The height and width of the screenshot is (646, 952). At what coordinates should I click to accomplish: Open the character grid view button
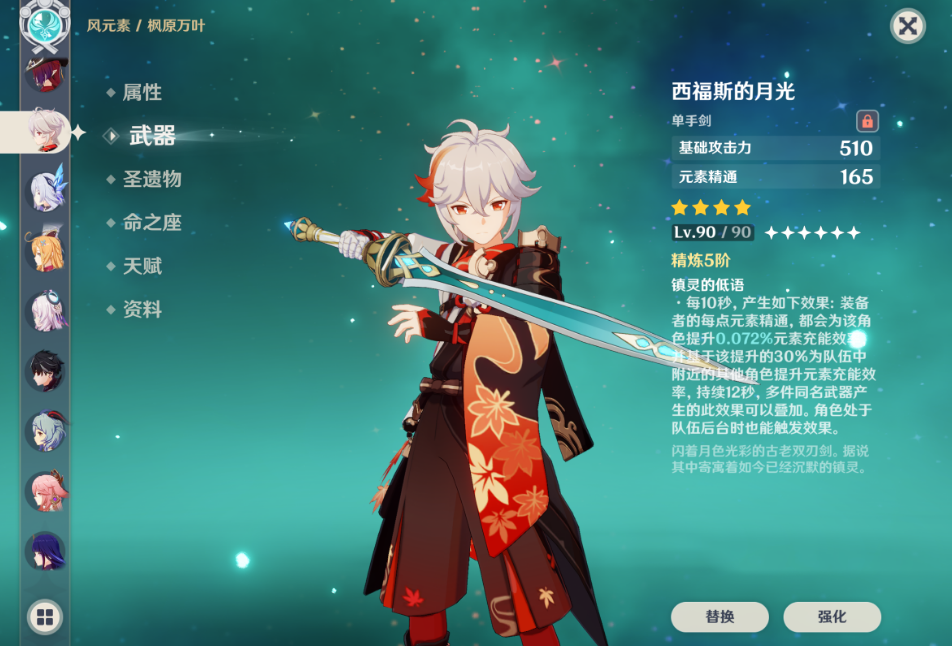[44, 617]
